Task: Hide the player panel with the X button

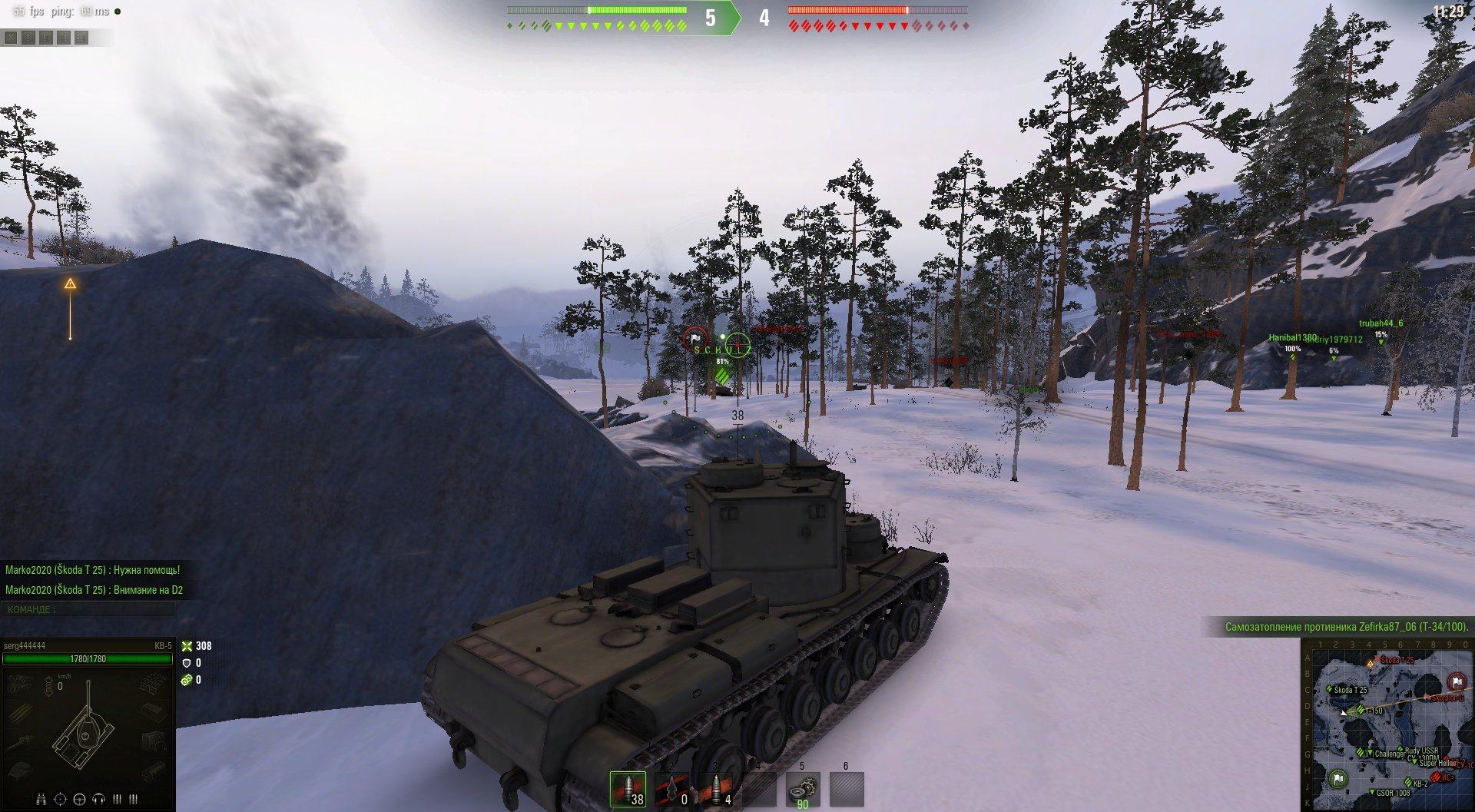Action: (x=11, y=37)
